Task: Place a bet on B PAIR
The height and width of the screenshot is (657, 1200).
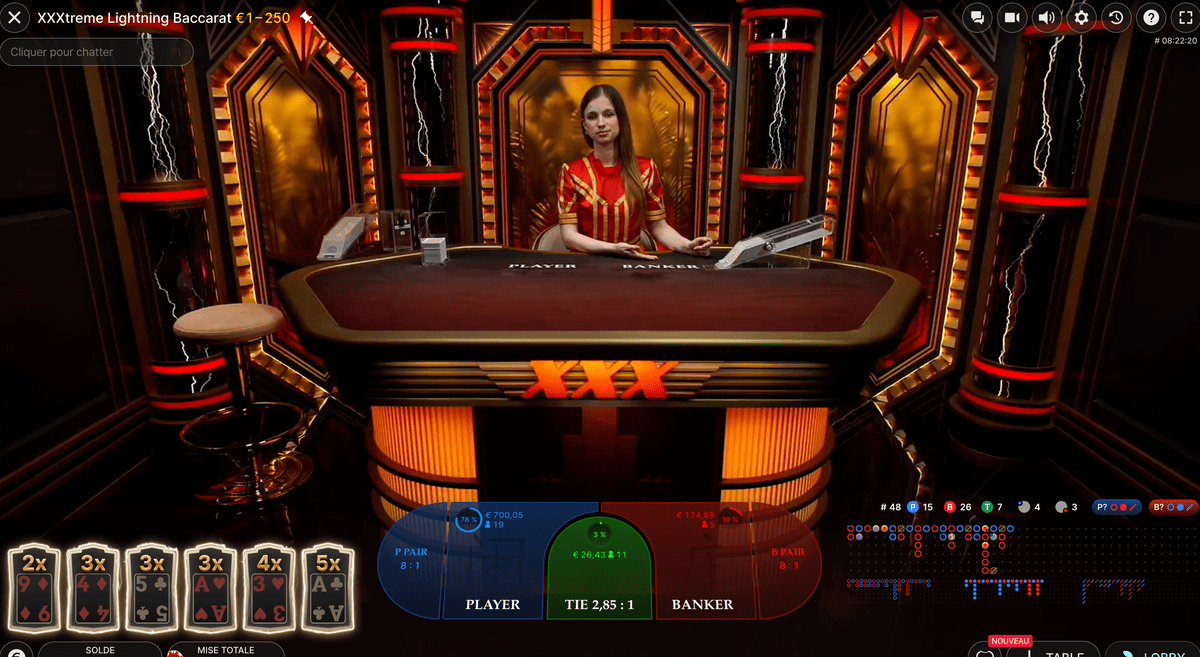Action: tap(787, 560)
